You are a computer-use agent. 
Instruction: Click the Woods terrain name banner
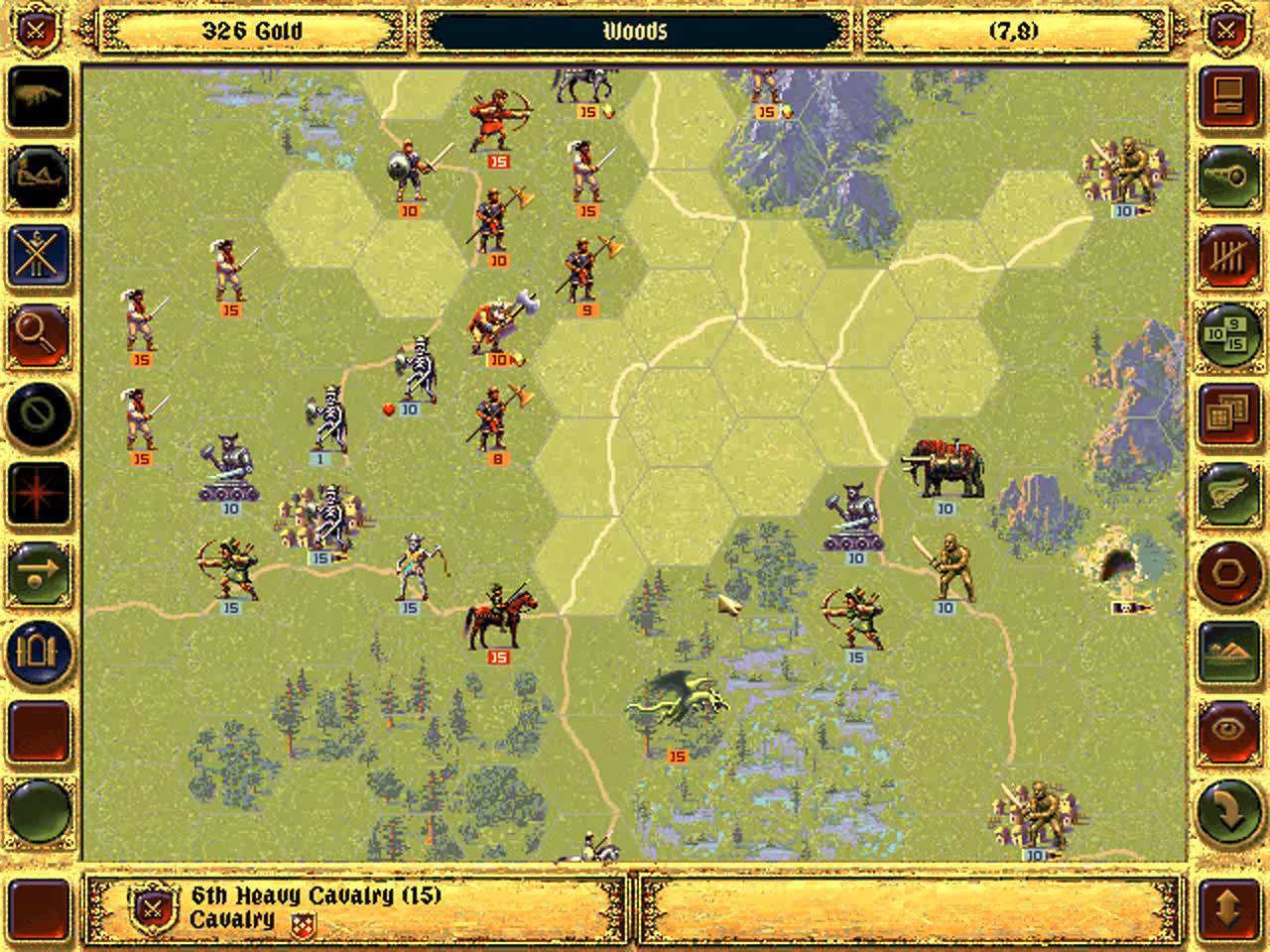tap(635, 30)
